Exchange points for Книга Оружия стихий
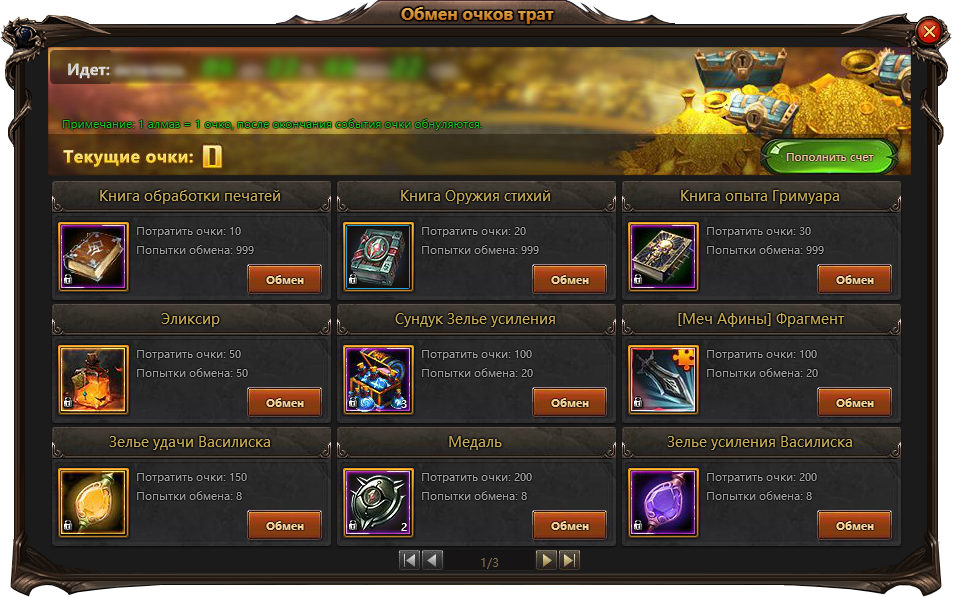 pyautogui.click(x=569, y=279)
